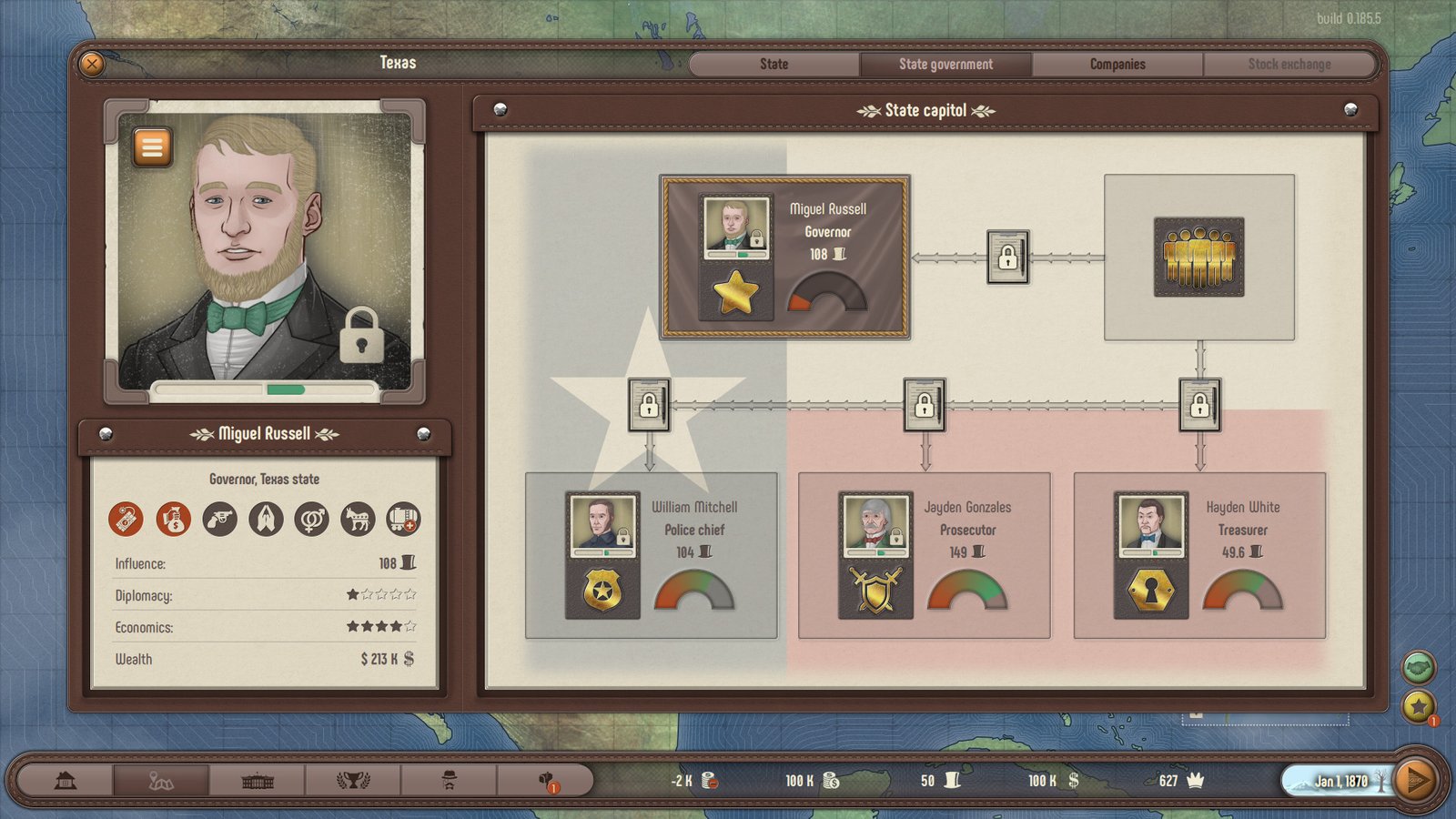Switch to the Companies tab
This screenshot has height=819, width=1456.
[x=1117, y=64]
